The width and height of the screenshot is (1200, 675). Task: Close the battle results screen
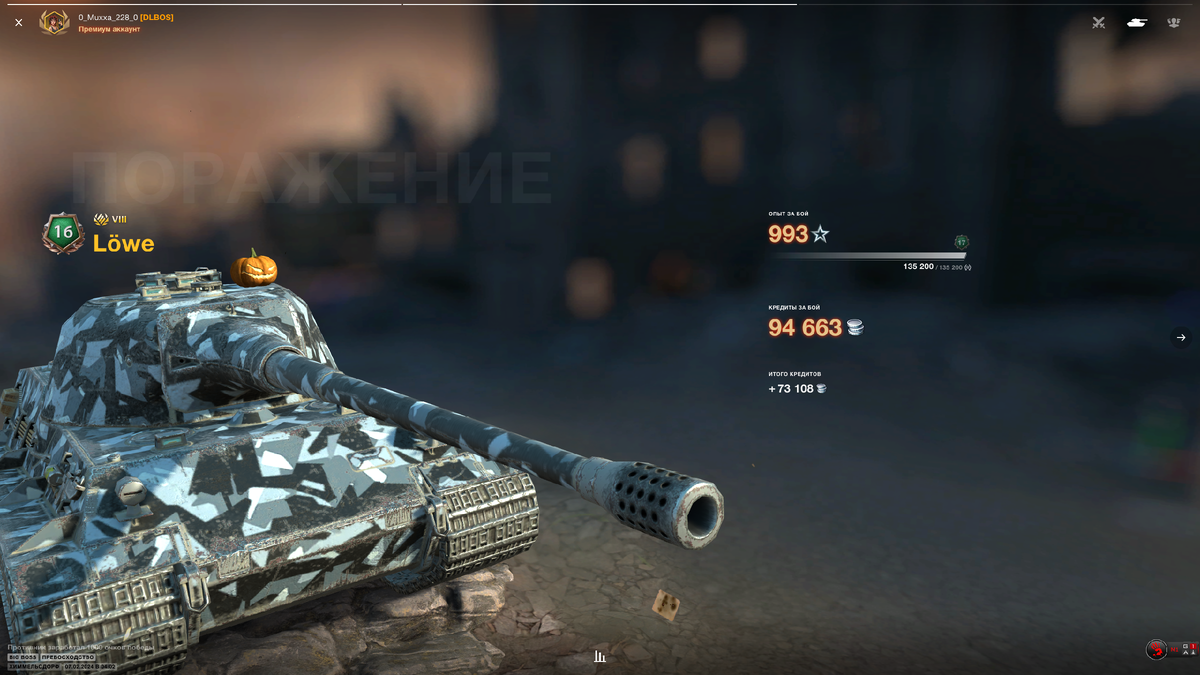click(18, 22)
